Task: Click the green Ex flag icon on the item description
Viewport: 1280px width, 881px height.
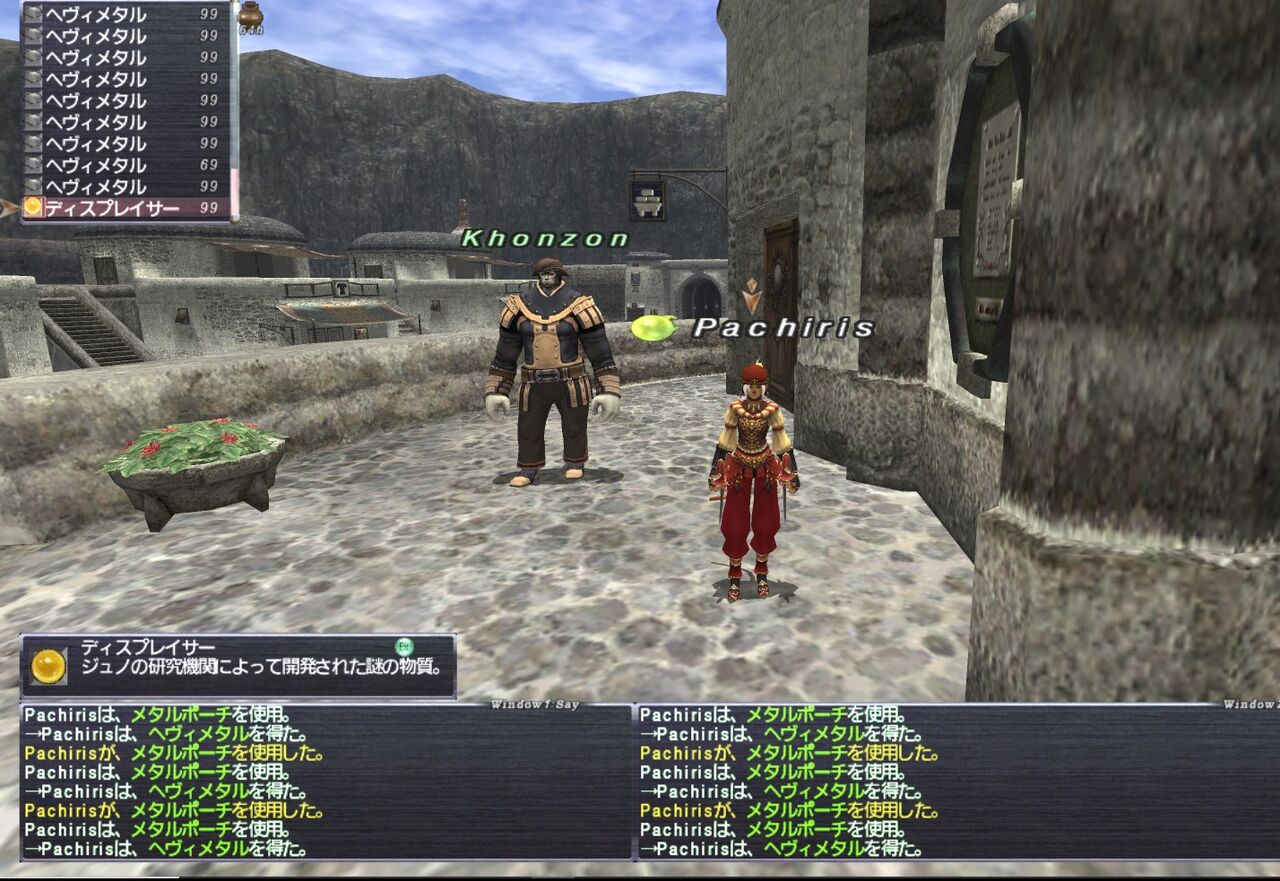Action: [x=404, y=646]
